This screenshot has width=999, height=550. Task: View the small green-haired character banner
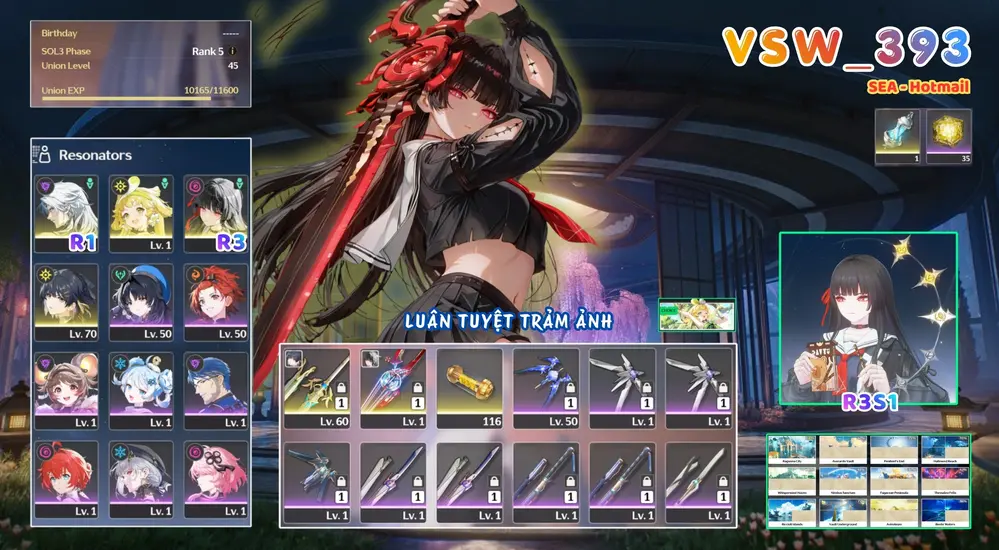(x=697, y=316)
